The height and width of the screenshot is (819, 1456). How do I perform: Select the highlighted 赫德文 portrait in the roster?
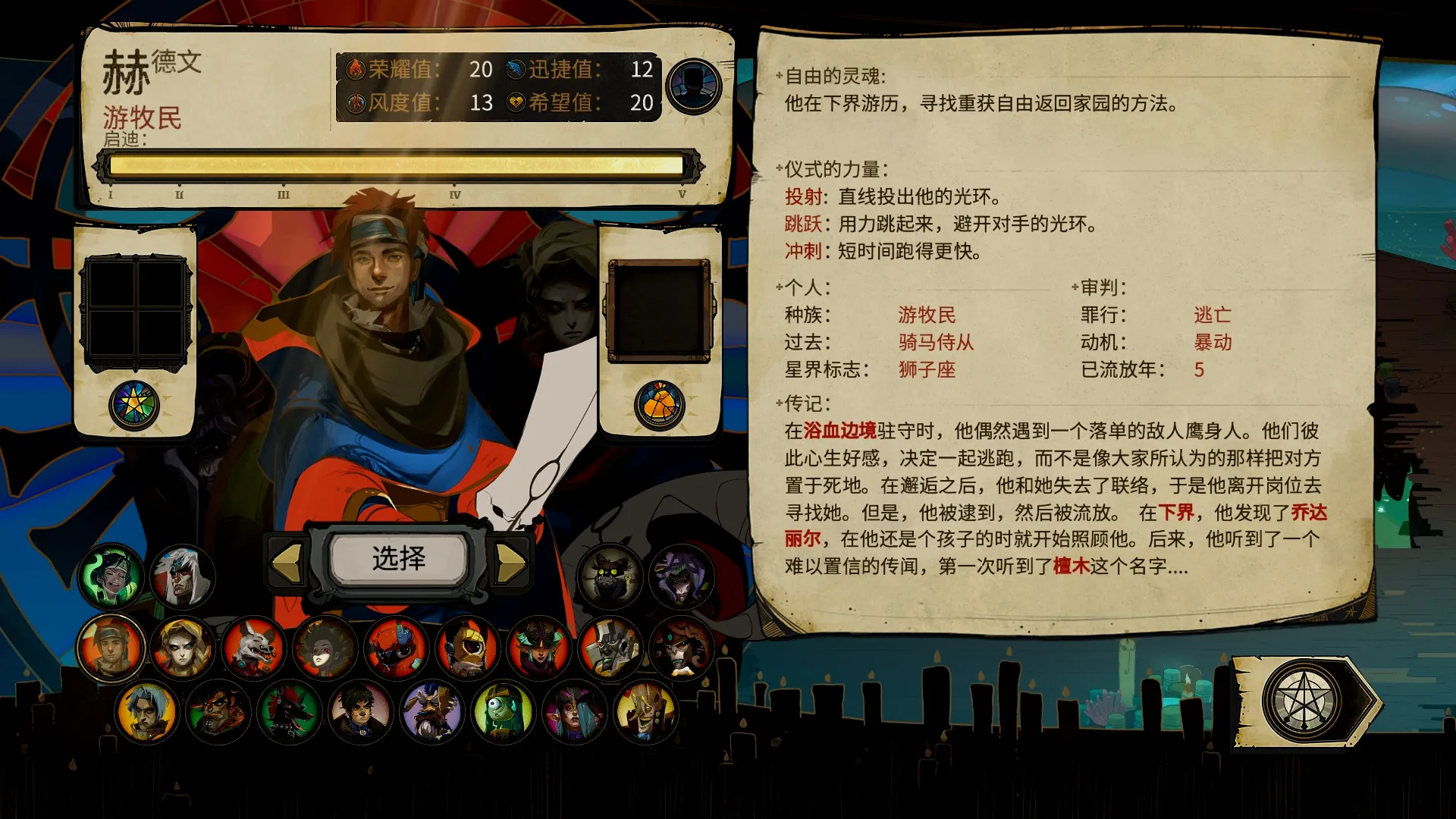point(111,648)
